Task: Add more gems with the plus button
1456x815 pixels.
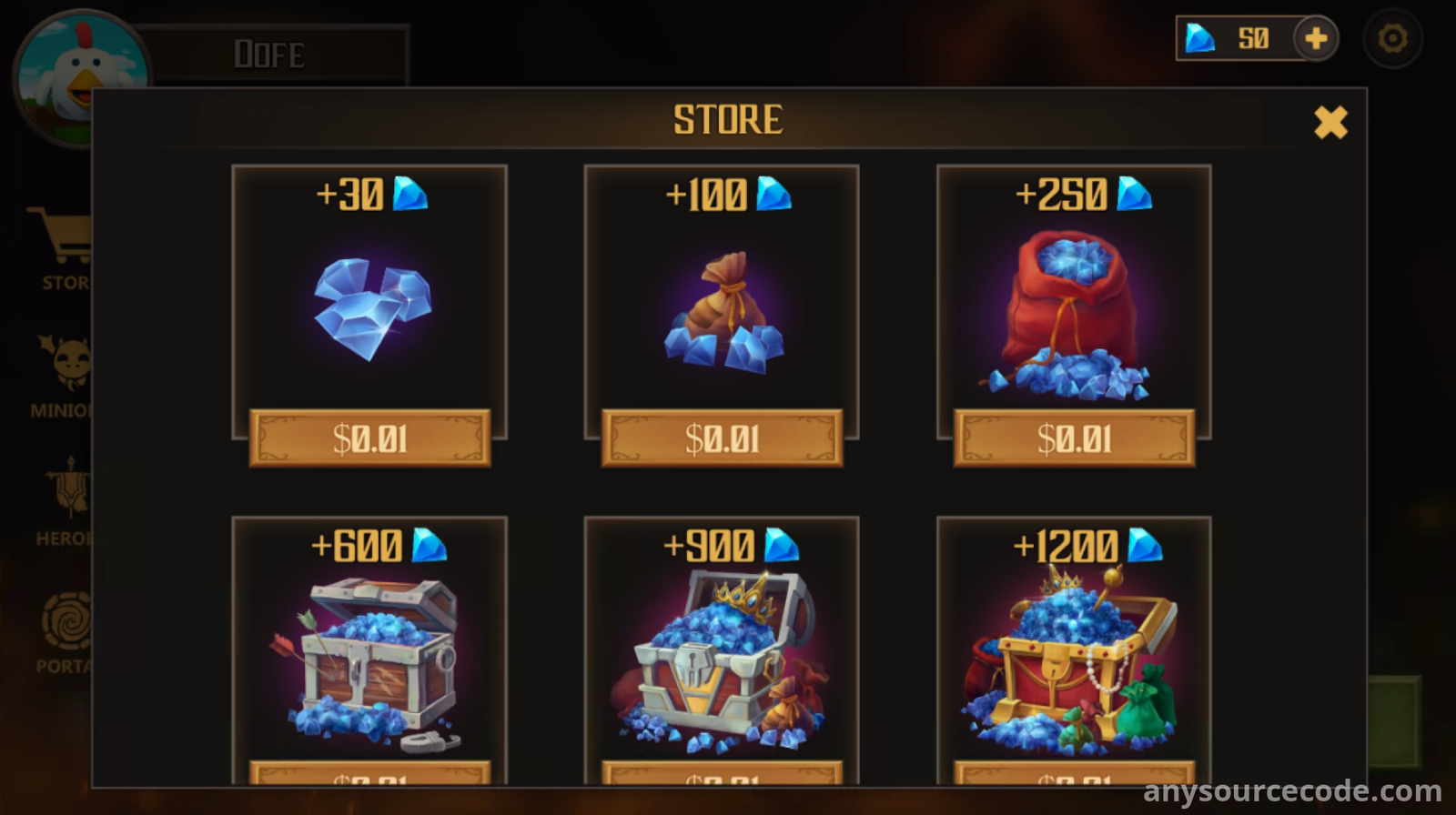Action: [x=1316, y=39]
